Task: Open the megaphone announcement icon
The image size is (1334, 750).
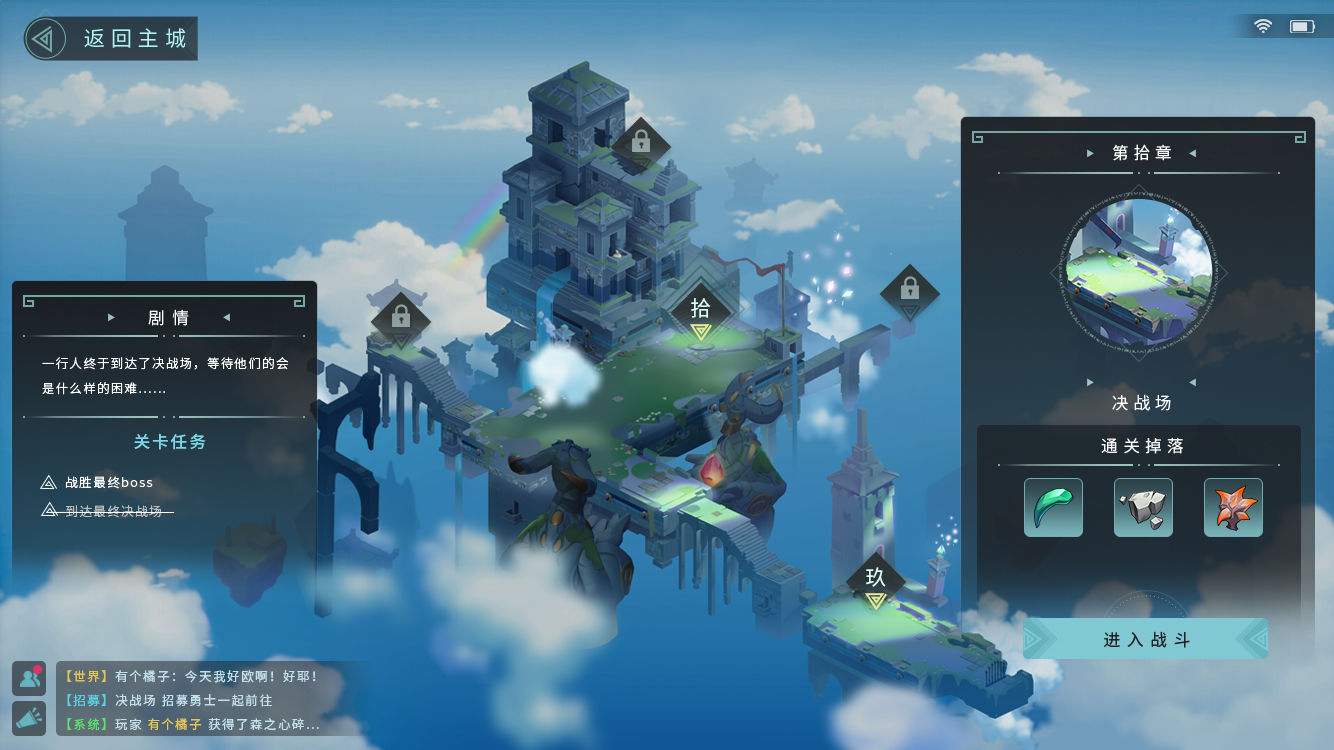Action: pos(29,718)
